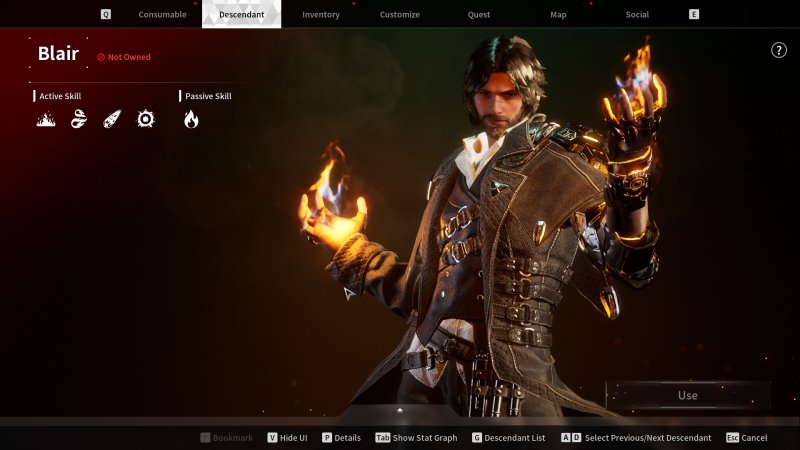This screenshot has height=450, width=800.
Task: Select the Descendant tab
Action: tap(241, 15)
